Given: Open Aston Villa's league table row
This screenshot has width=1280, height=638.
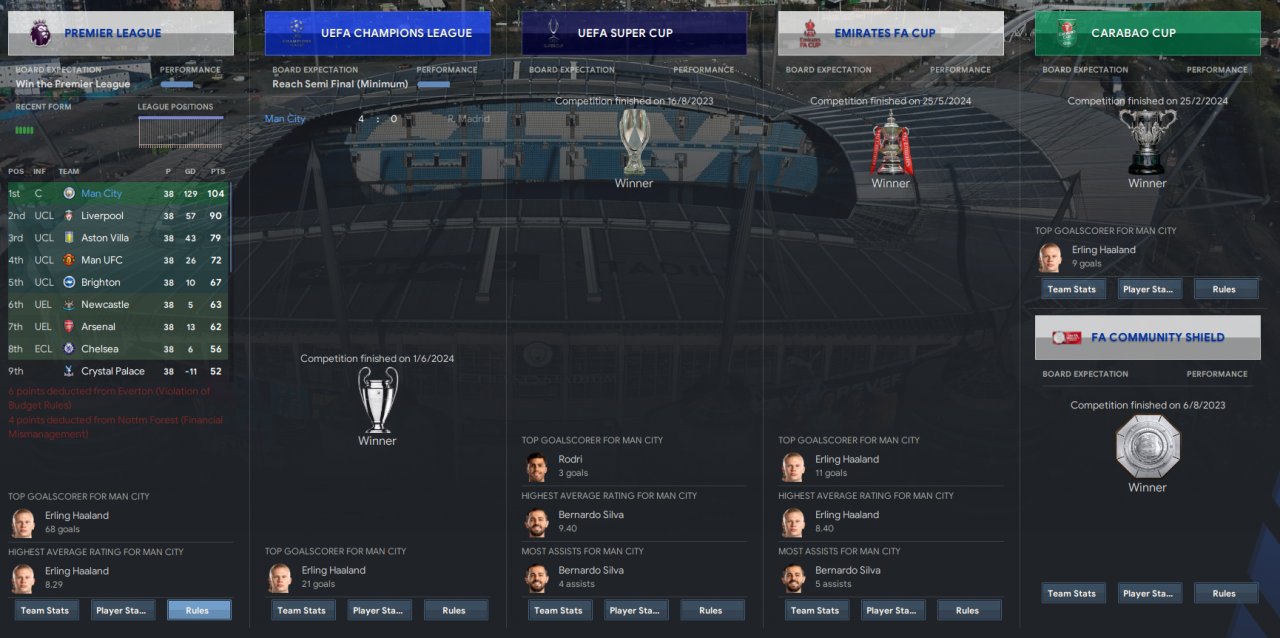Looking at the screenshot, I should 105,238.
